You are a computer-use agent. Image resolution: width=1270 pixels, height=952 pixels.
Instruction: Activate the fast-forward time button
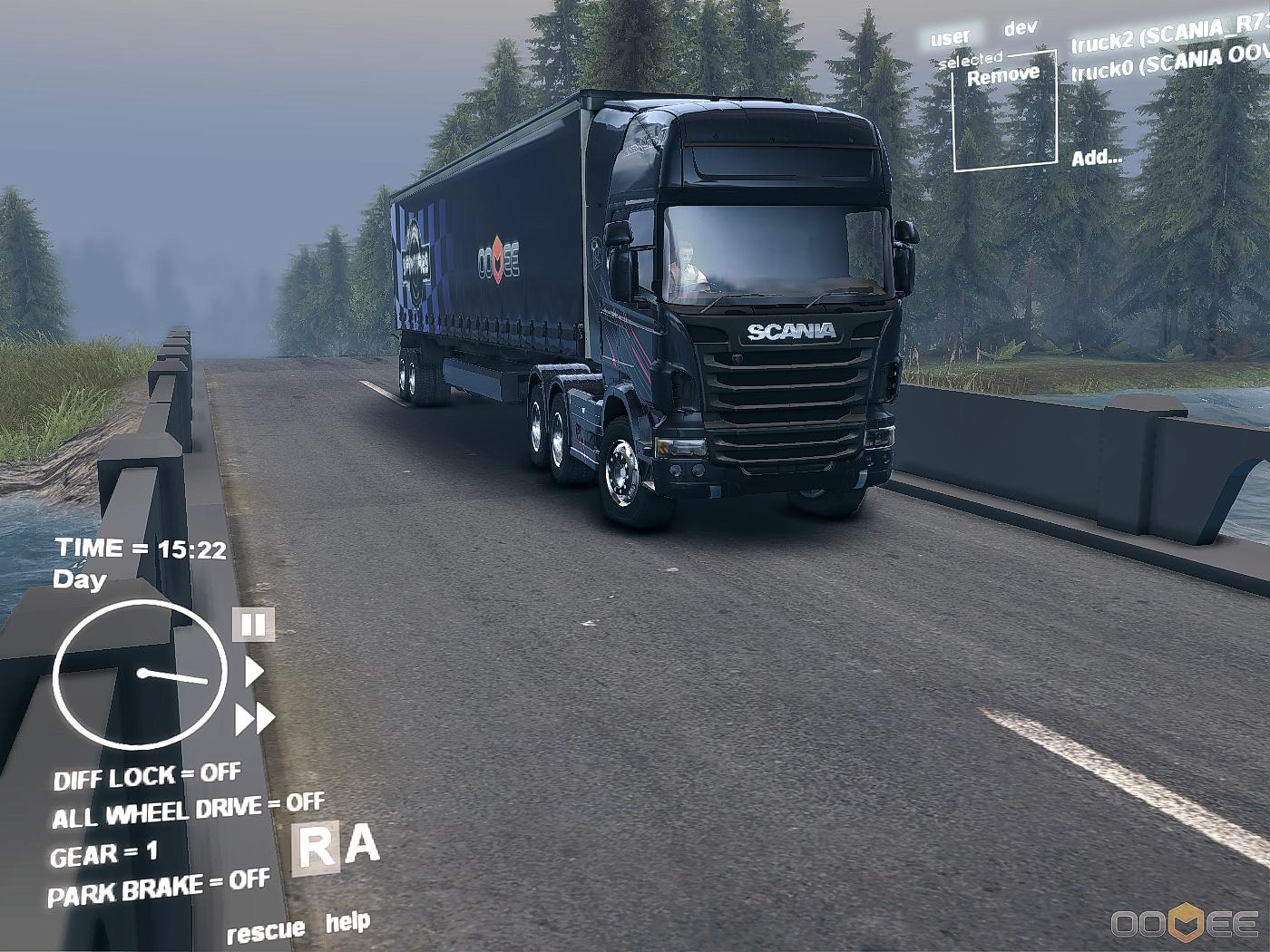pos(255,719)
